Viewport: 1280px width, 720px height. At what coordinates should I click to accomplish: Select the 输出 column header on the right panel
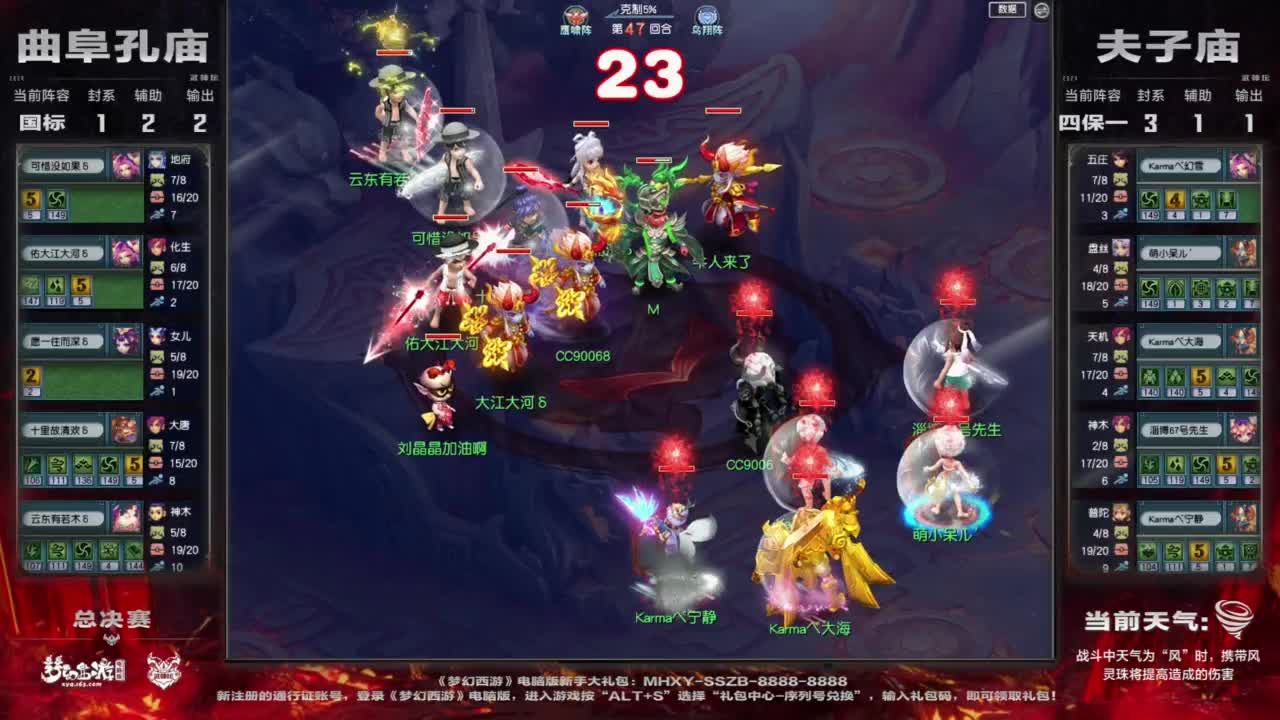[1249, 97]
